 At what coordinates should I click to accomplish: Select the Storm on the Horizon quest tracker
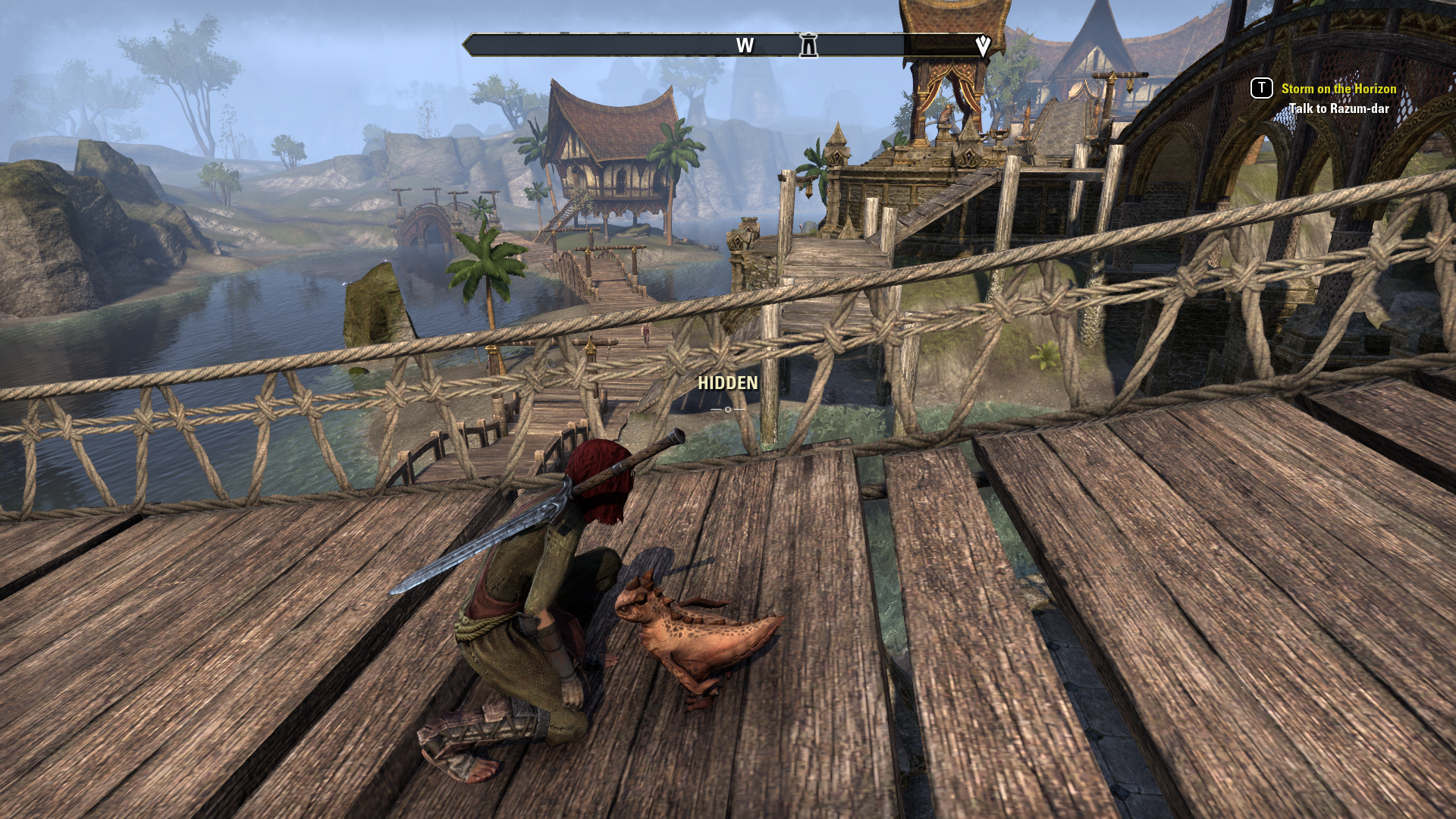pos(1338,89)
